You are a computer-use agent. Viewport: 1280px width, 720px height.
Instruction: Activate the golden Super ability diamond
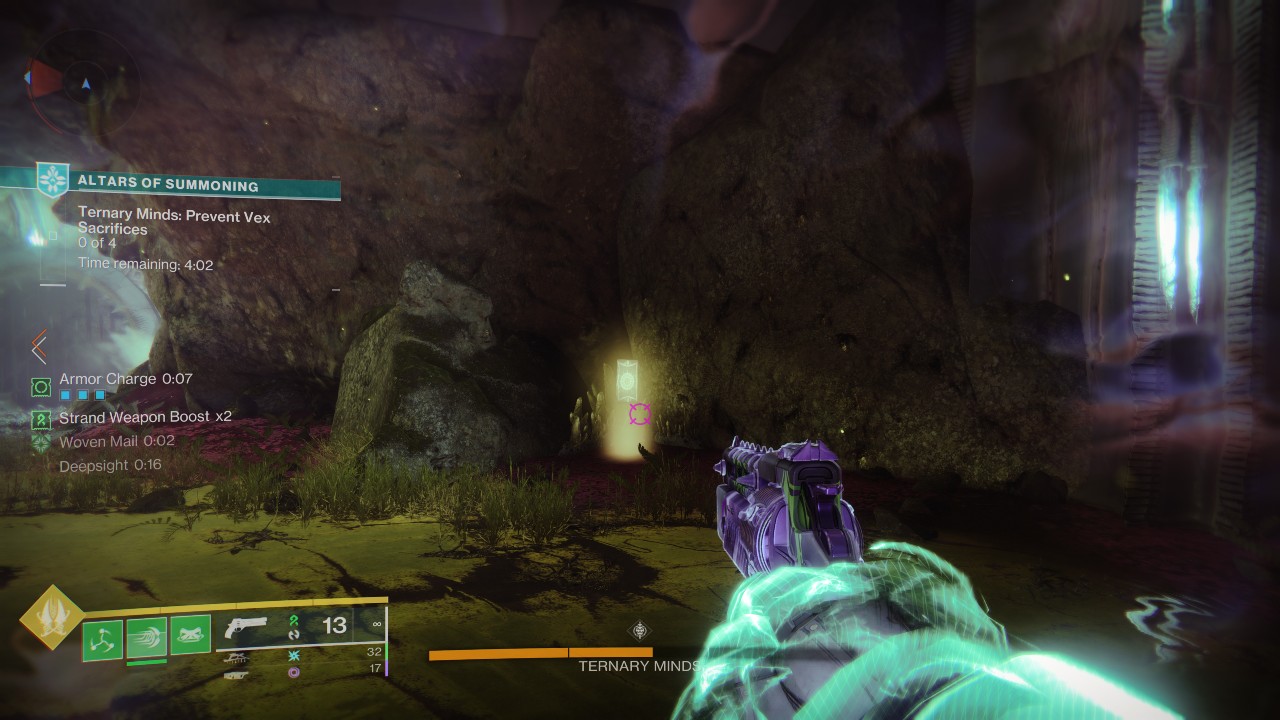(x=51, y=618)
